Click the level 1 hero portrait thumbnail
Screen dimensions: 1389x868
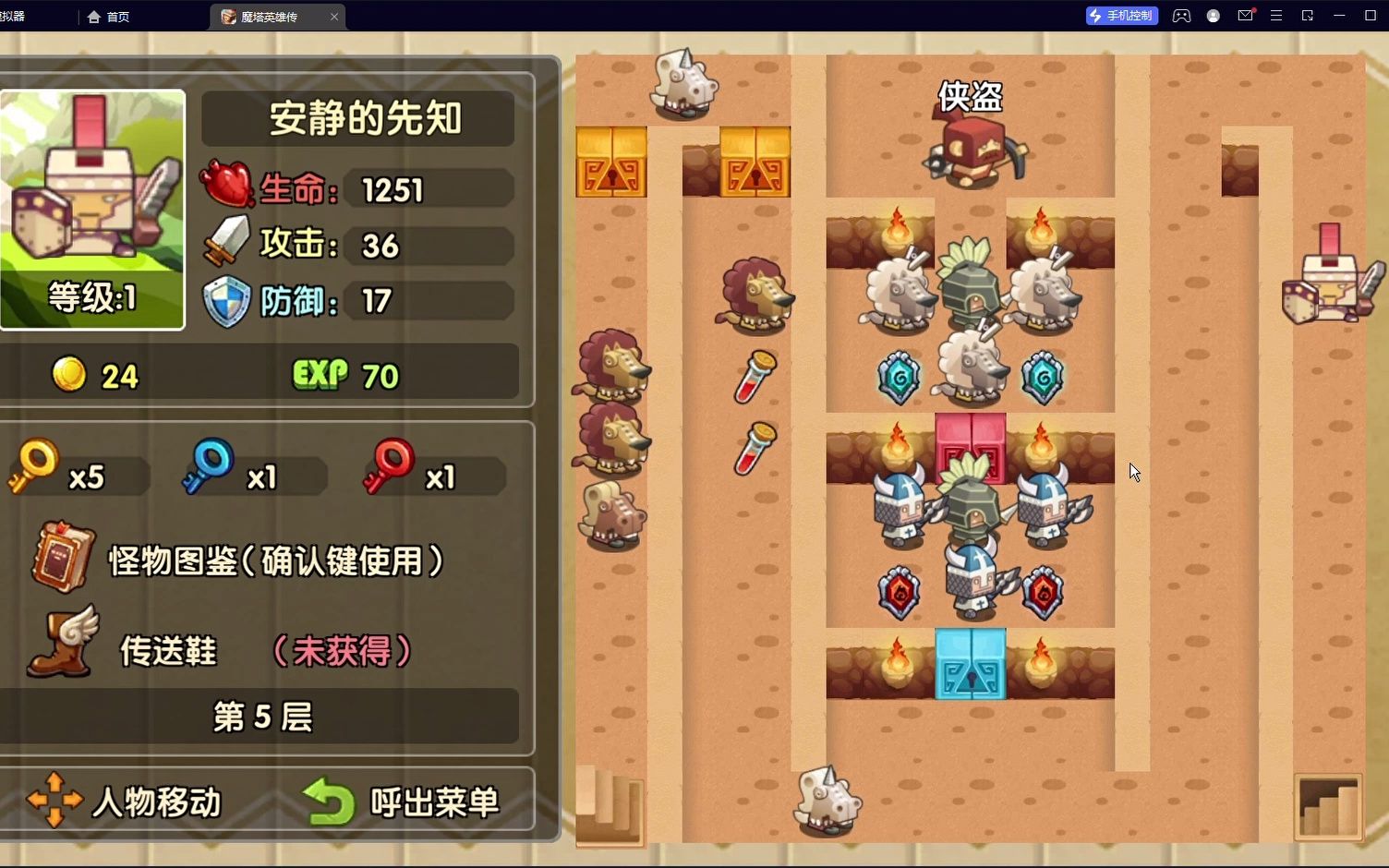click(91, 208)
